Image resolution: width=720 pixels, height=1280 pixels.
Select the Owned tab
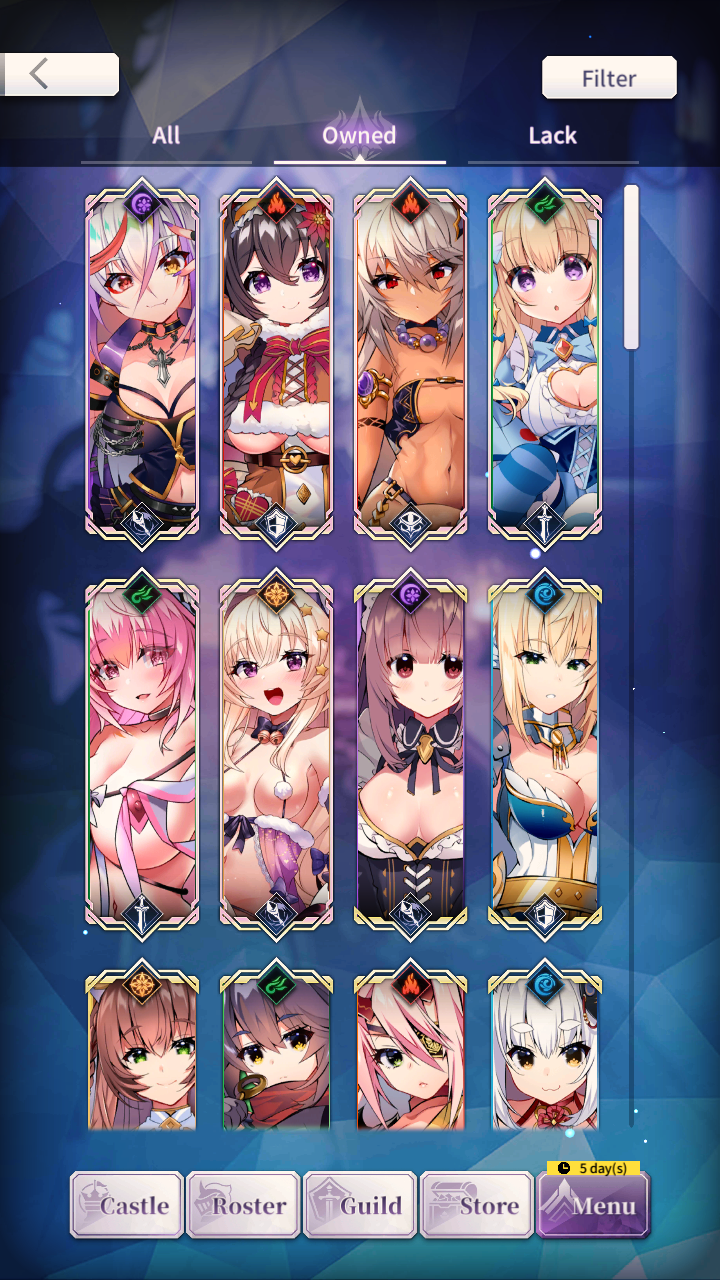pyautogui.click(x=359, y=136)
